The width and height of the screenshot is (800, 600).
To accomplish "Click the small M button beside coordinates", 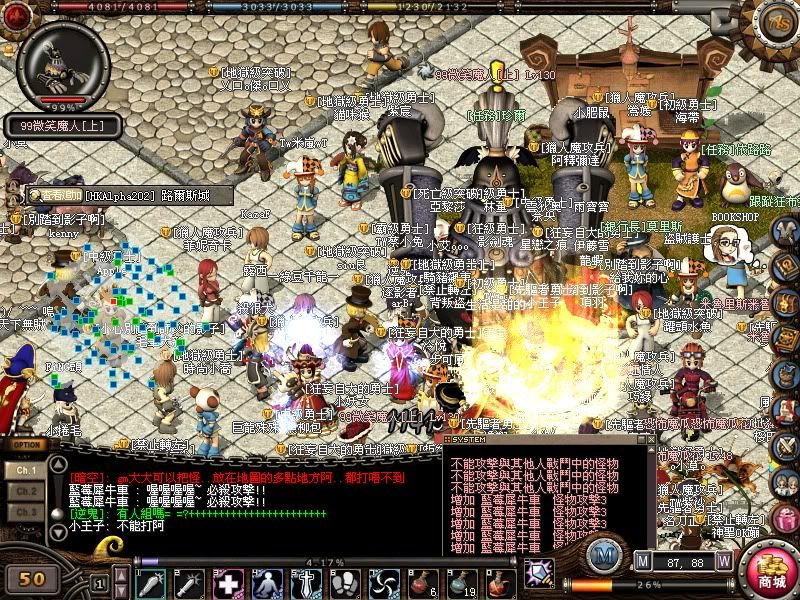I will 644,562.
